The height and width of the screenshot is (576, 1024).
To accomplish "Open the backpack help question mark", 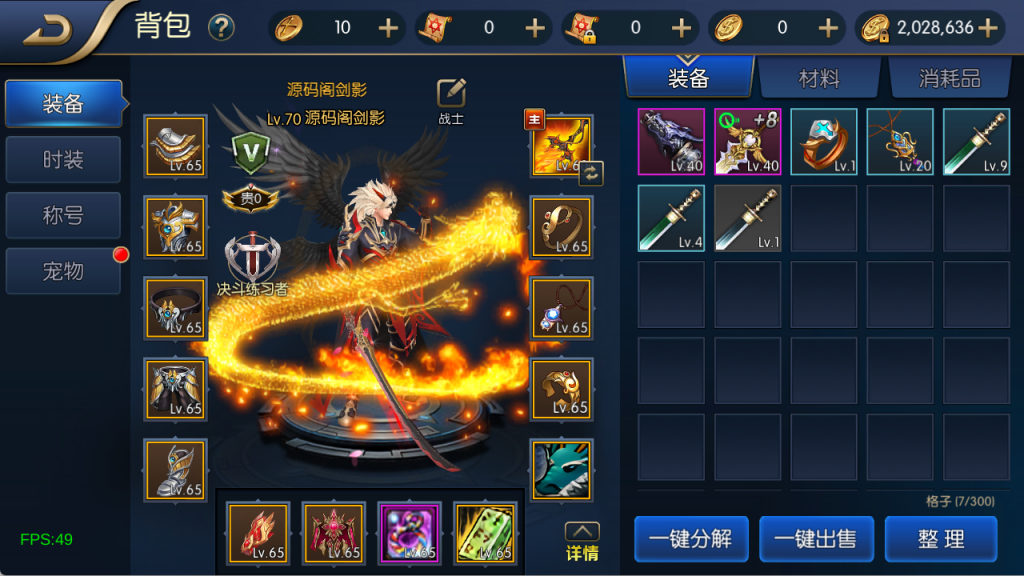I will click(221, 28).
